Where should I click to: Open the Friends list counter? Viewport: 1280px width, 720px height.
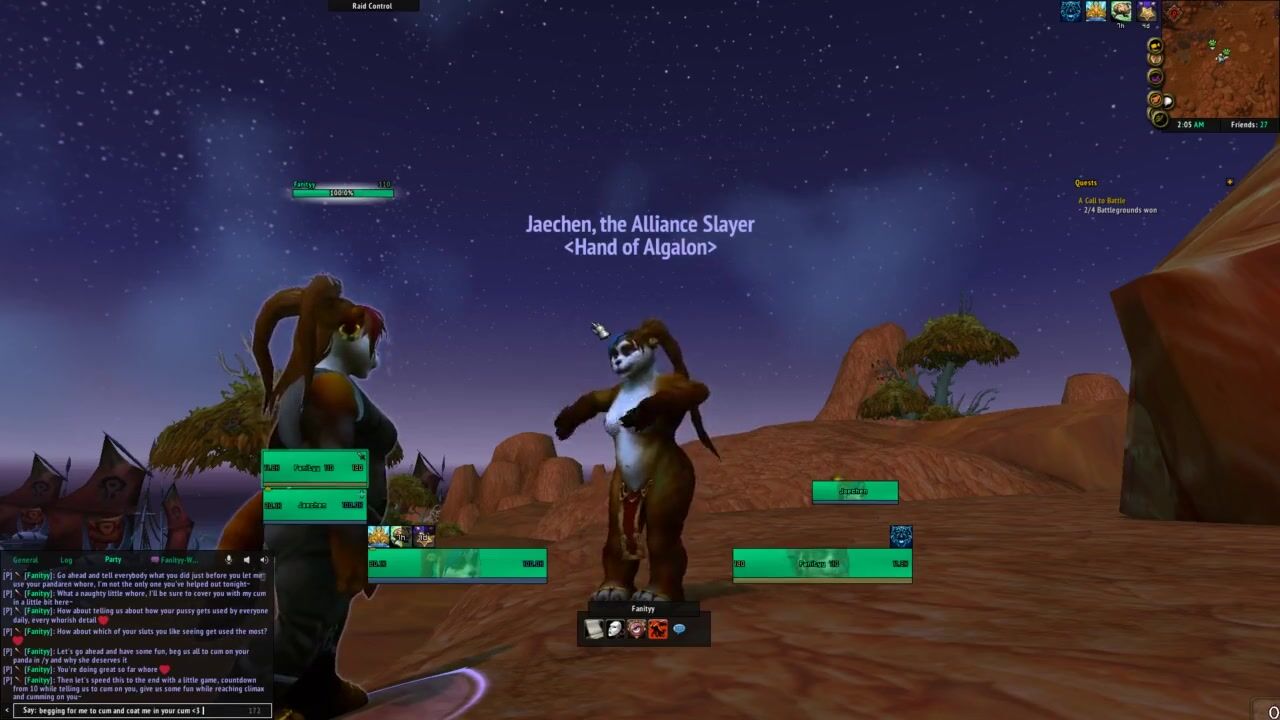pyautogui.click(x=1249, y=125)
